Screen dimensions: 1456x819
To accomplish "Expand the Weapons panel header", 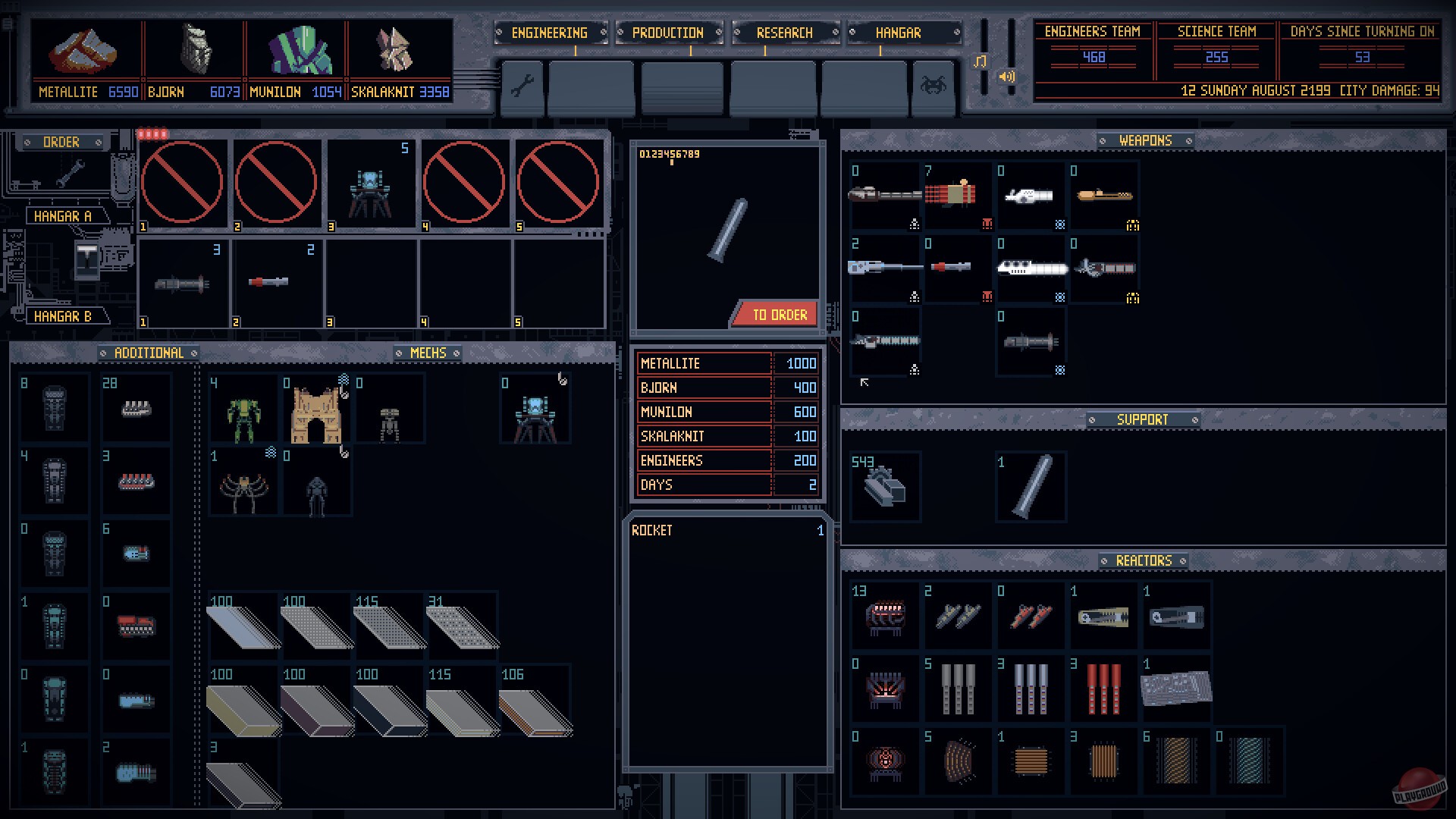I will tap(1144, 140).
